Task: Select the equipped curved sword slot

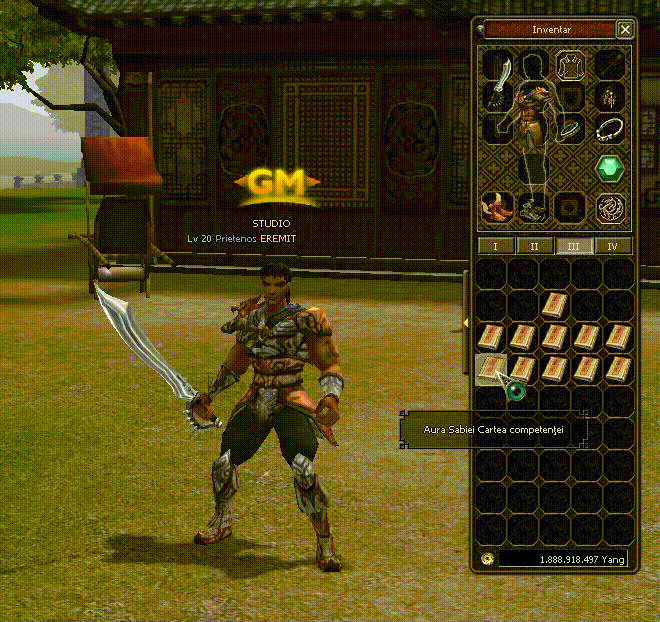Action: [498, 69]
